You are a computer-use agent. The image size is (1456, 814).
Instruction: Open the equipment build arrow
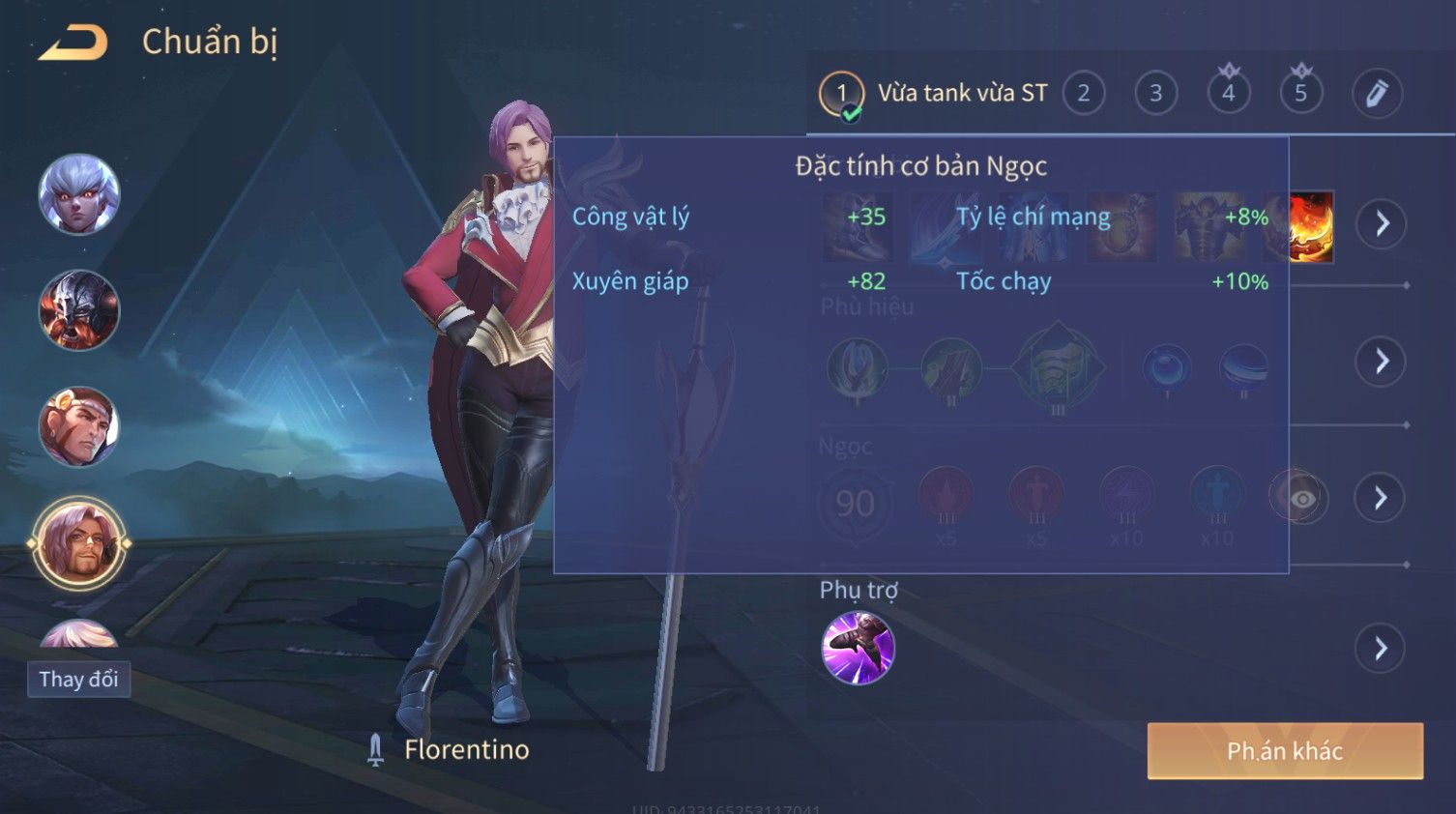click(x=1382, y=224)
